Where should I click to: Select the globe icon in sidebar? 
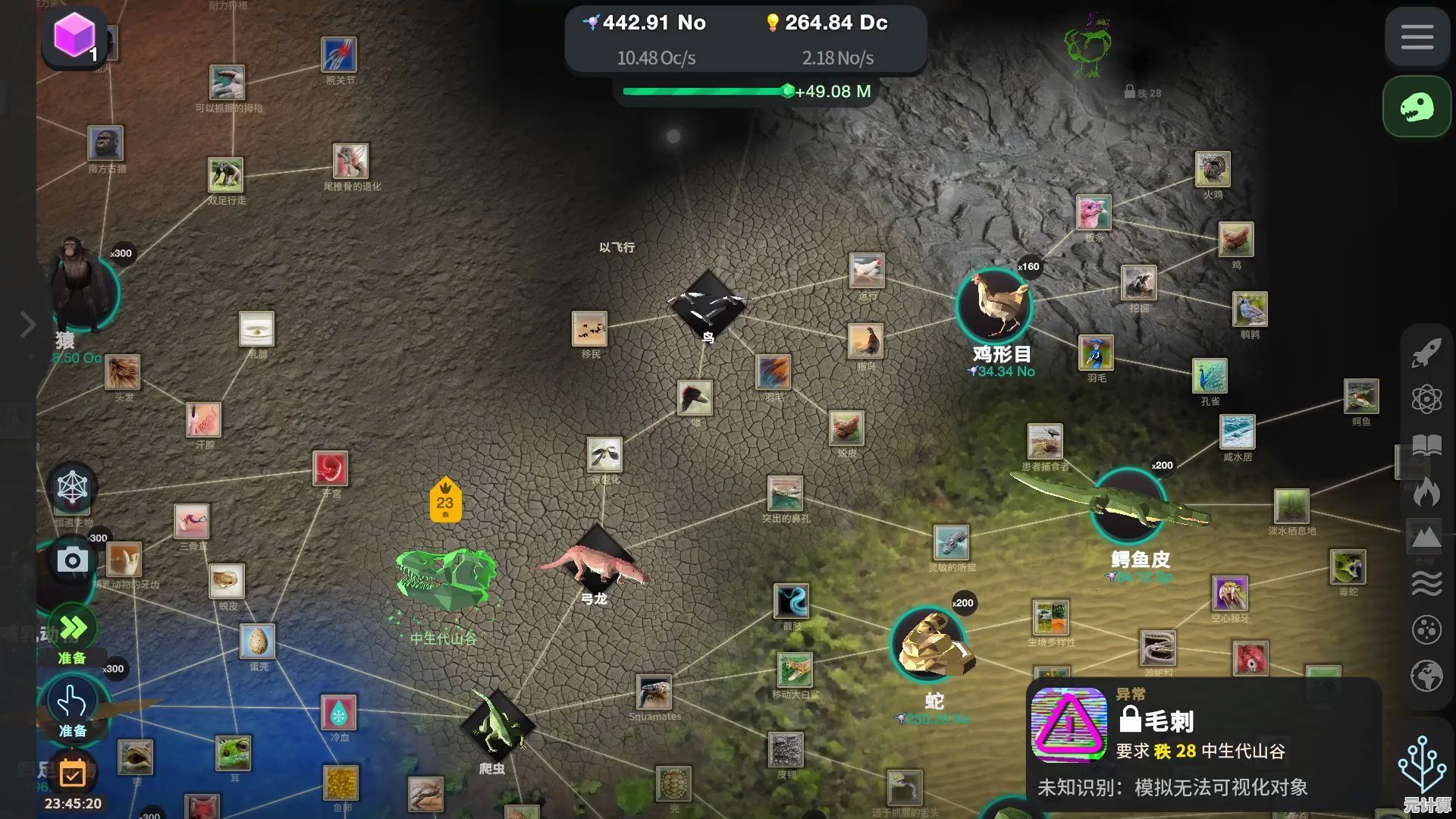1426,675
